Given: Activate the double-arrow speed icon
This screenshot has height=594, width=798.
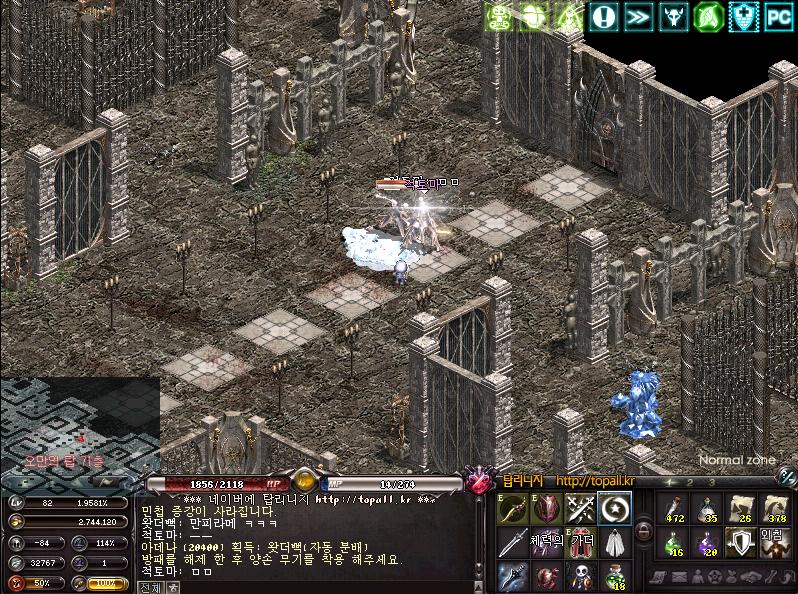Looking at the screenshot, I should [638, 16].
